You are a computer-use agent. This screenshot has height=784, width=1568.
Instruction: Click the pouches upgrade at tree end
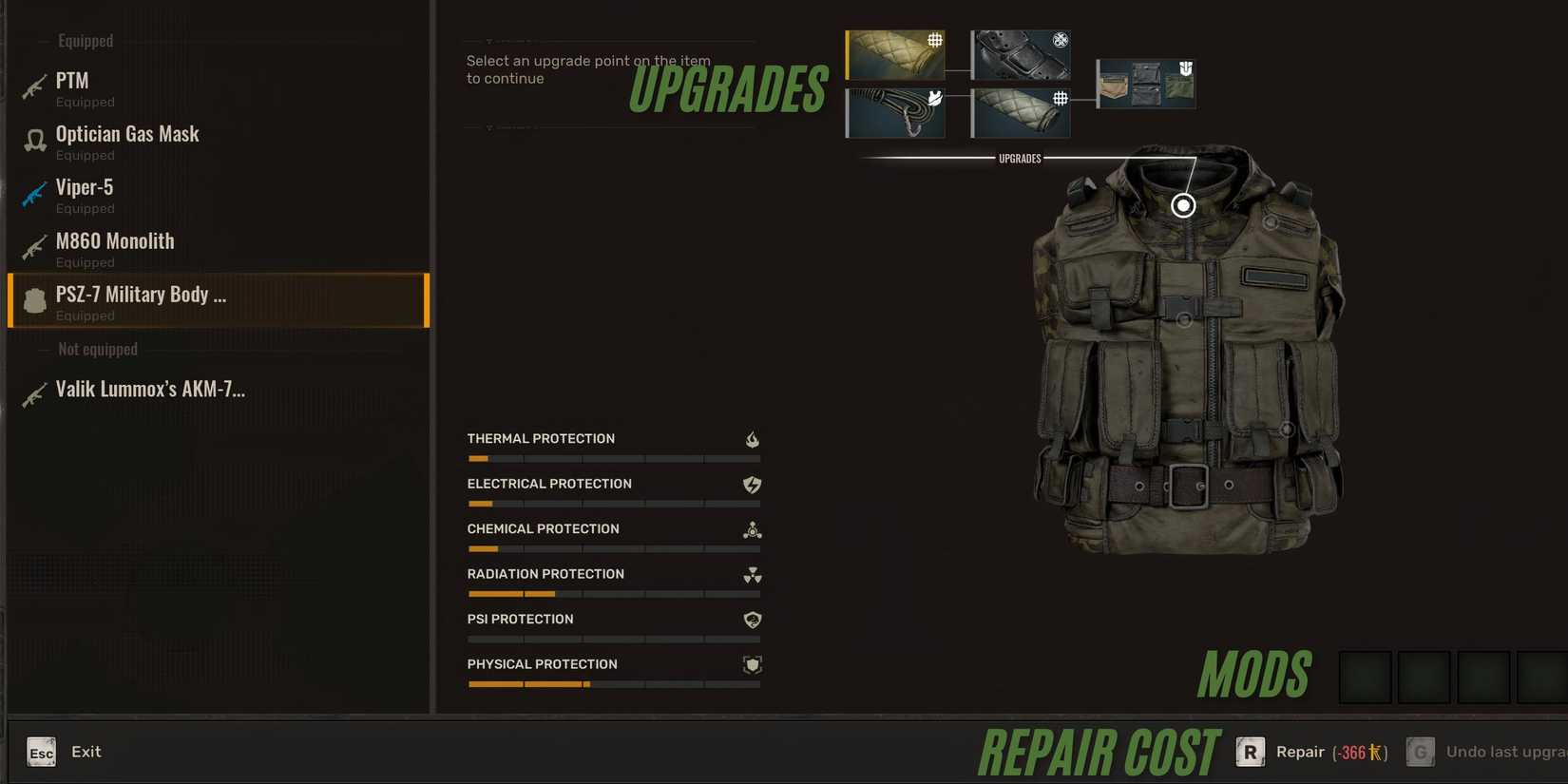point(1144,83)
